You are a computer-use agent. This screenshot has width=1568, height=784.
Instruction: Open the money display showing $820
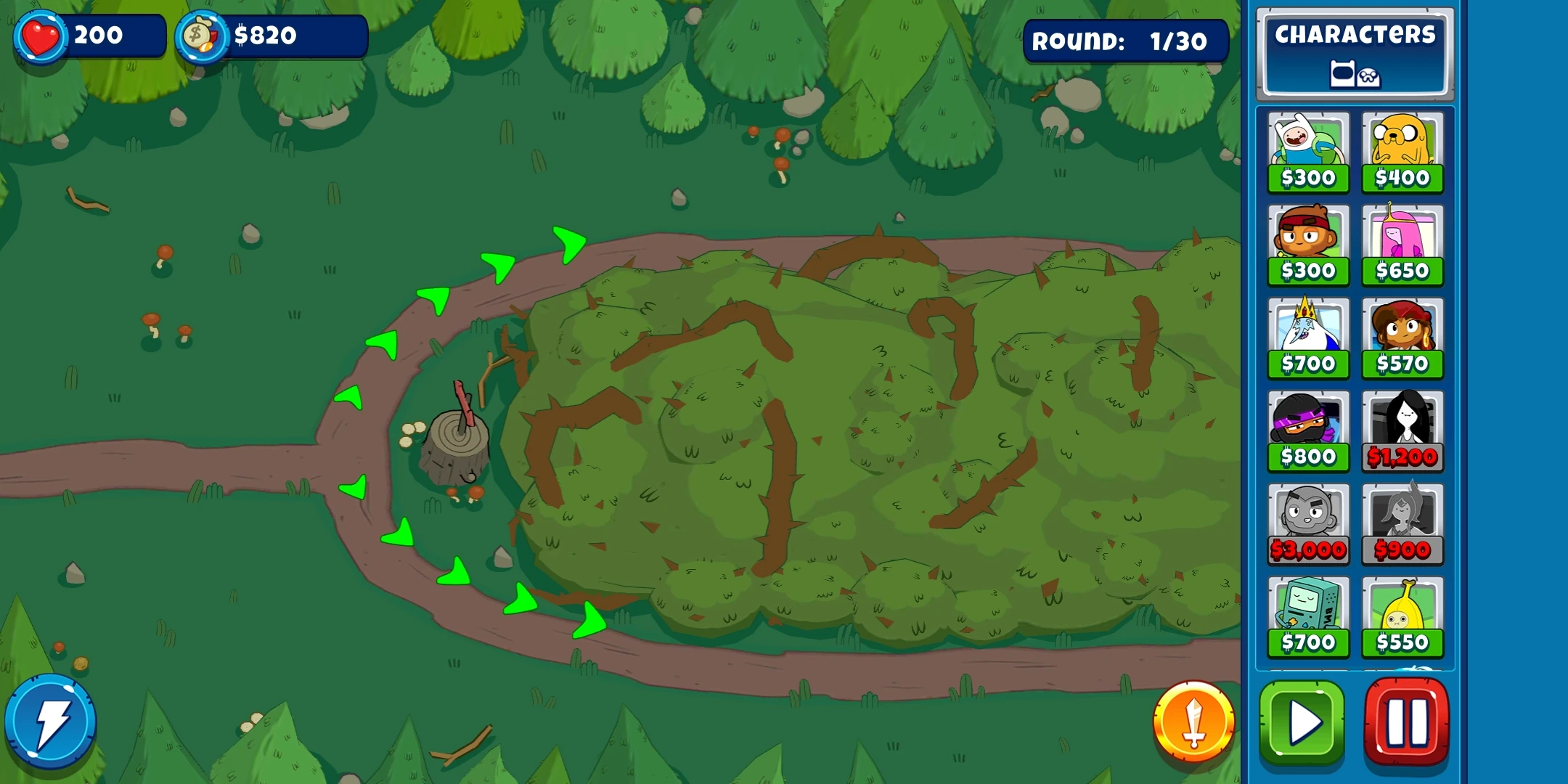click(x=269, y=34)
